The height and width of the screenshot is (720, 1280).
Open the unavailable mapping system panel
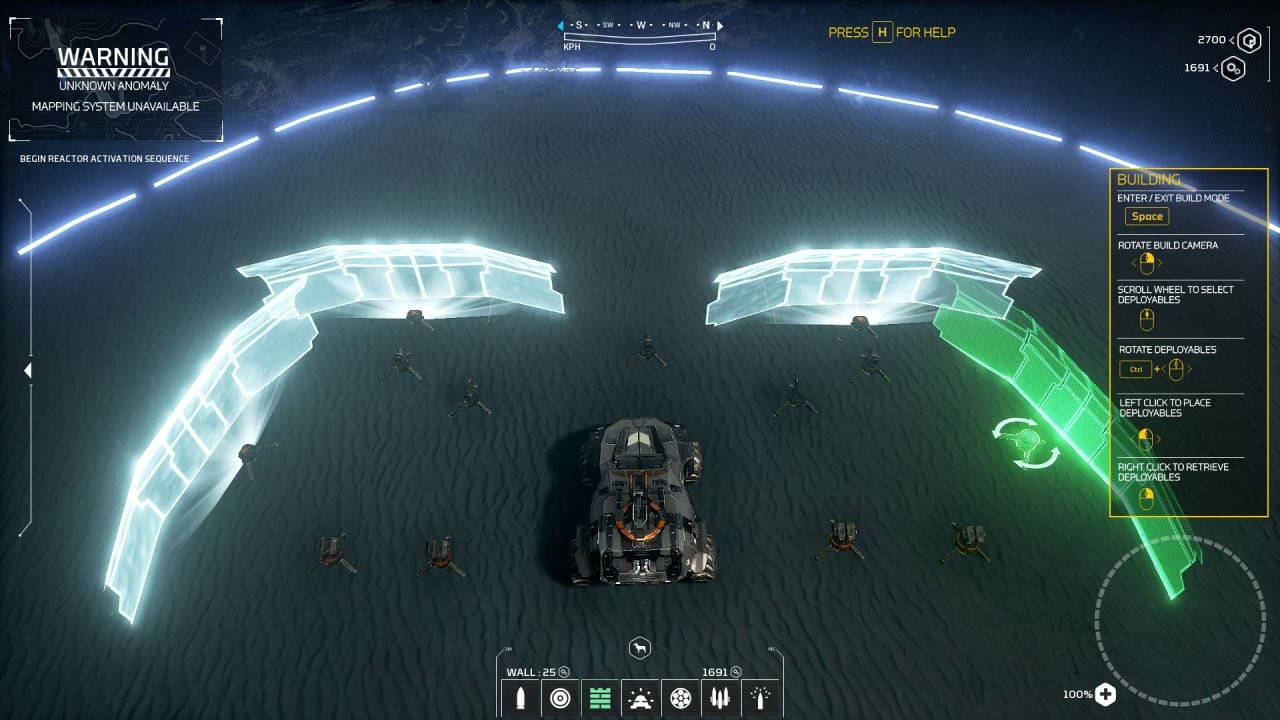115,79
